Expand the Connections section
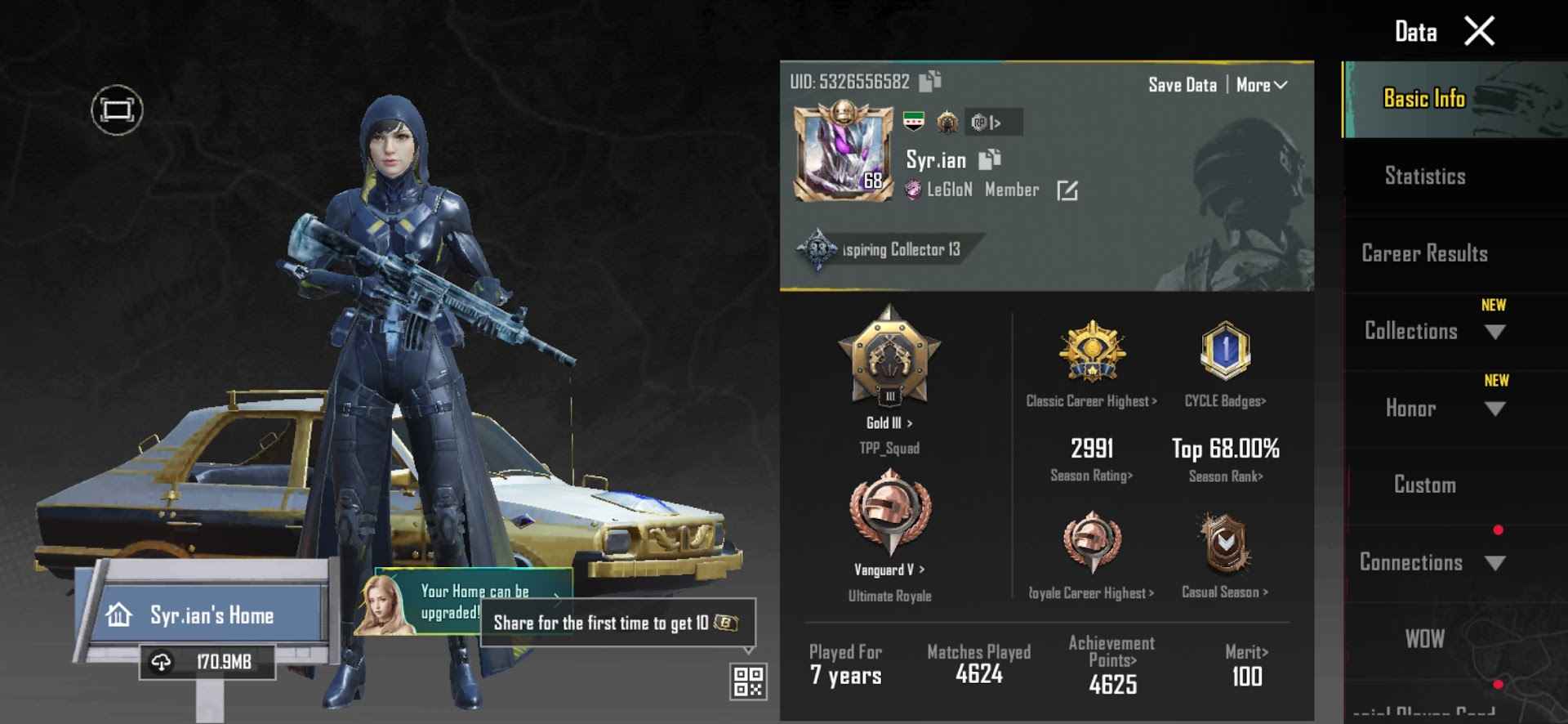Screen dimensions: 1568x724 [x=1495, y=562]
